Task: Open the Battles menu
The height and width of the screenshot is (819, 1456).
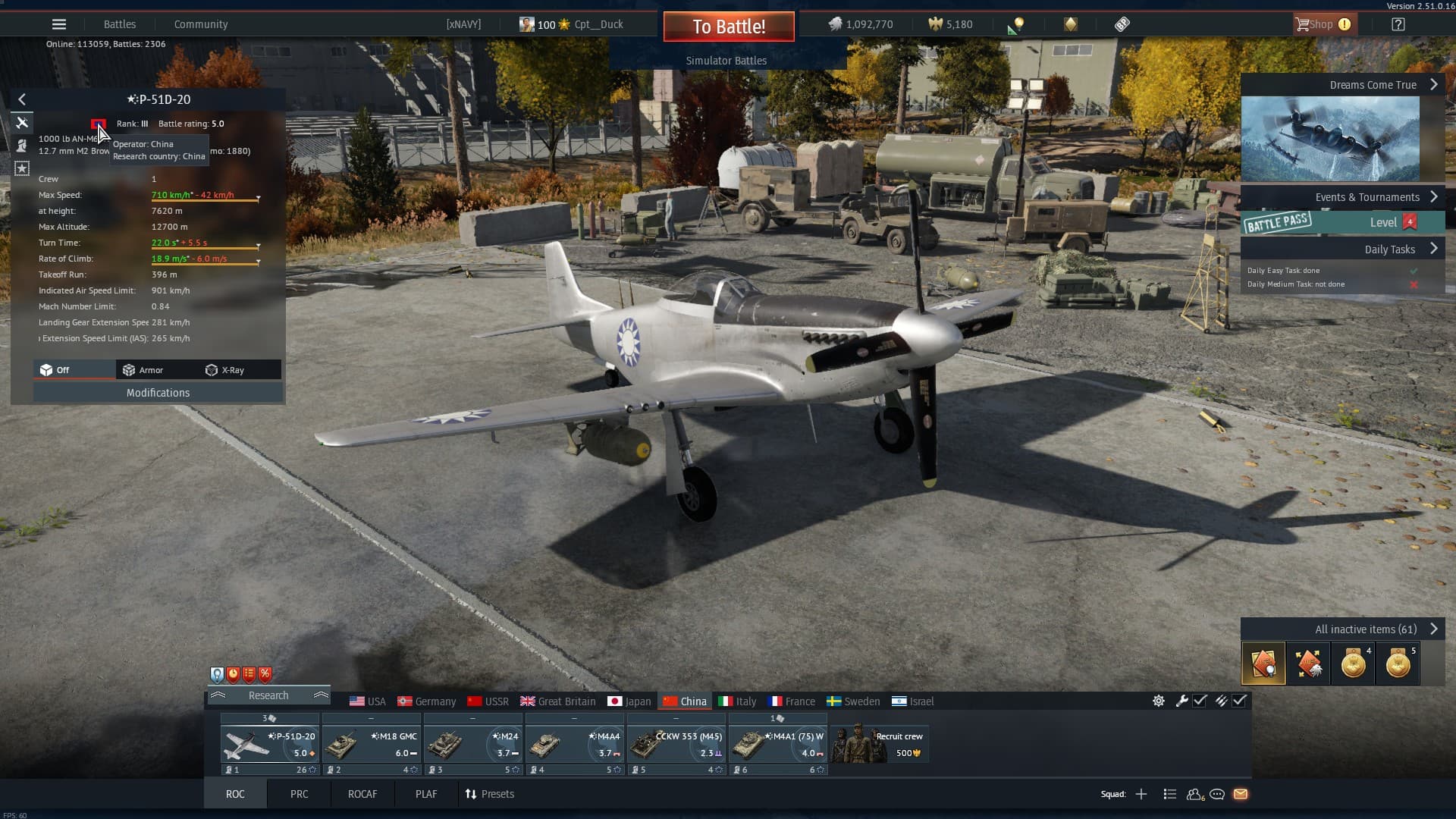Action: pyautogui.click(x=120, y=24)
